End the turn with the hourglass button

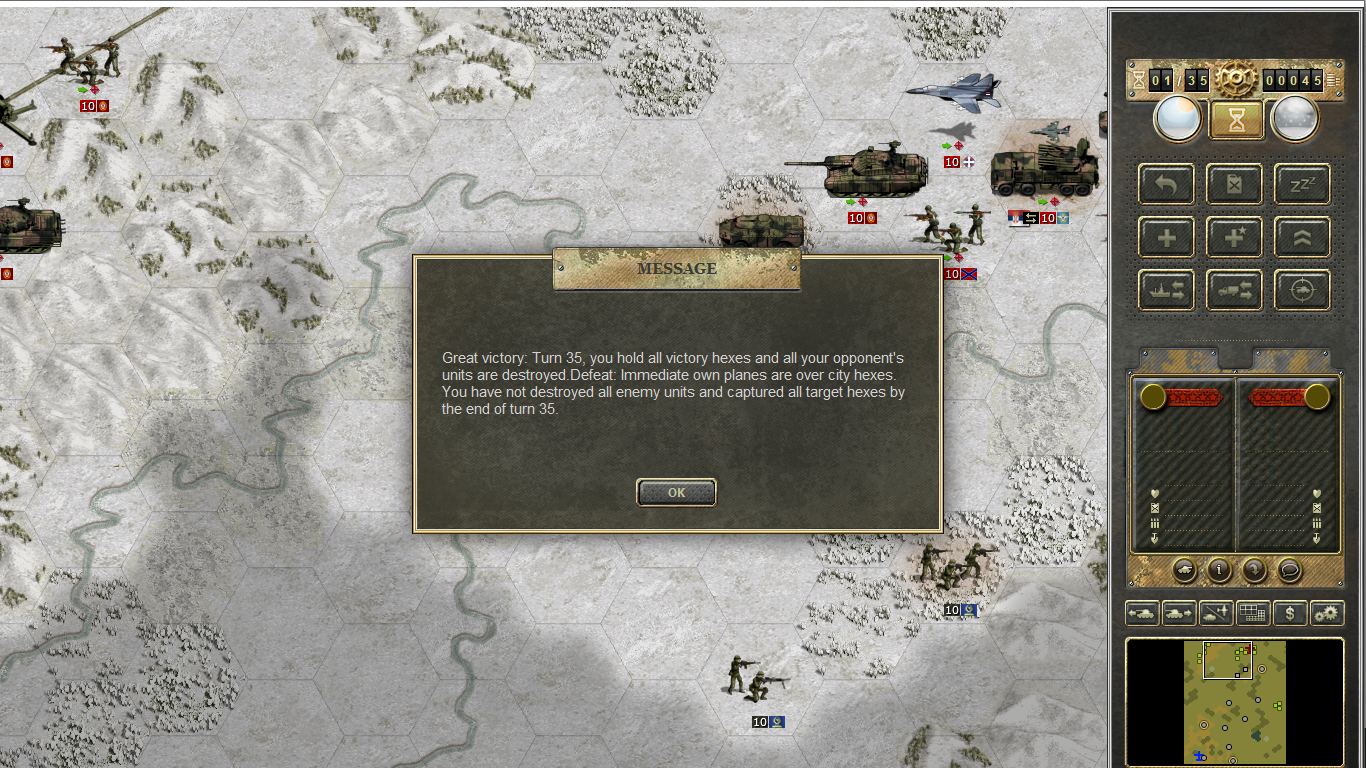(1237, 120)
